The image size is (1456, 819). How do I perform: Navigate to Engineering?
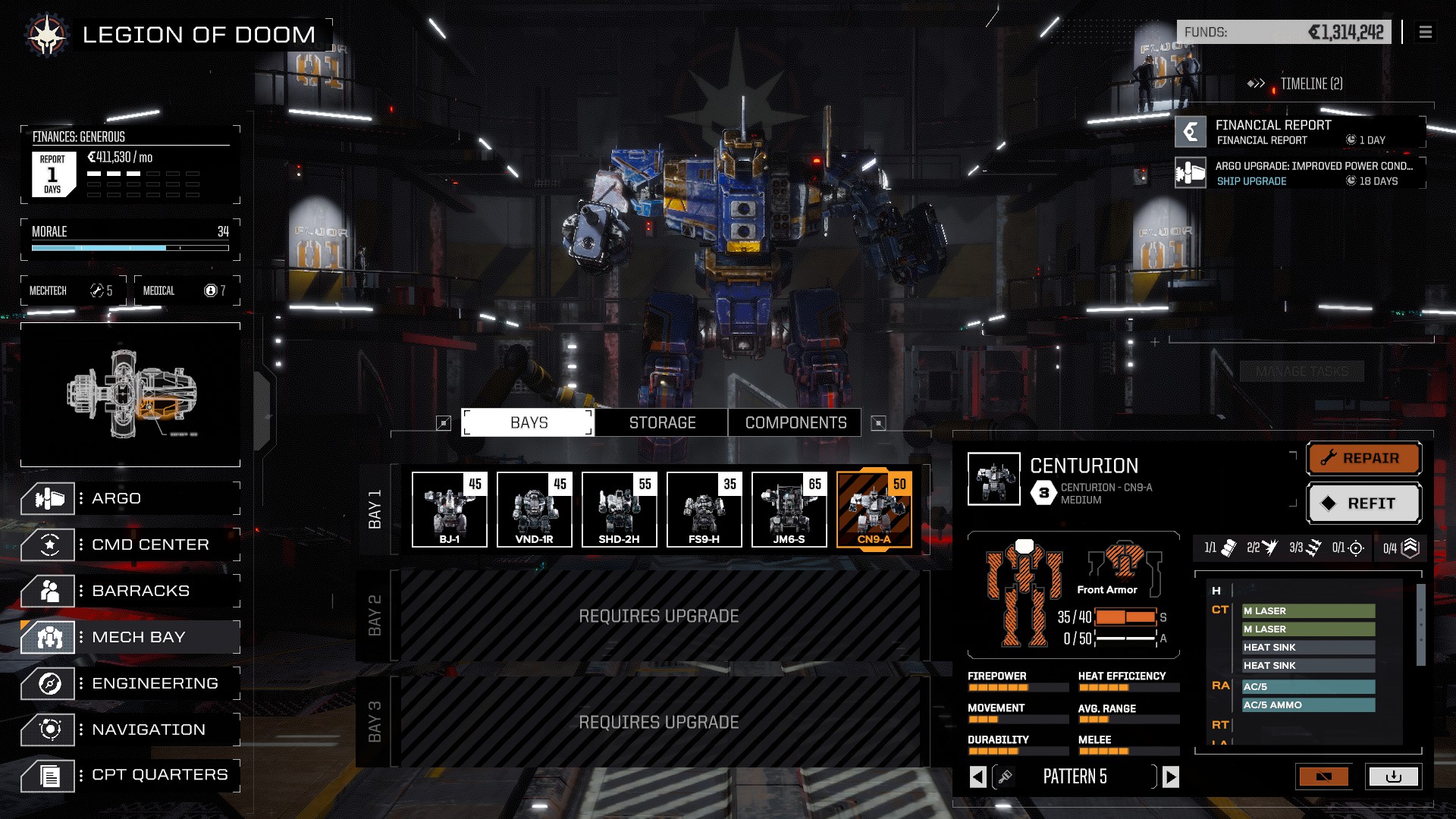[129, 683]
